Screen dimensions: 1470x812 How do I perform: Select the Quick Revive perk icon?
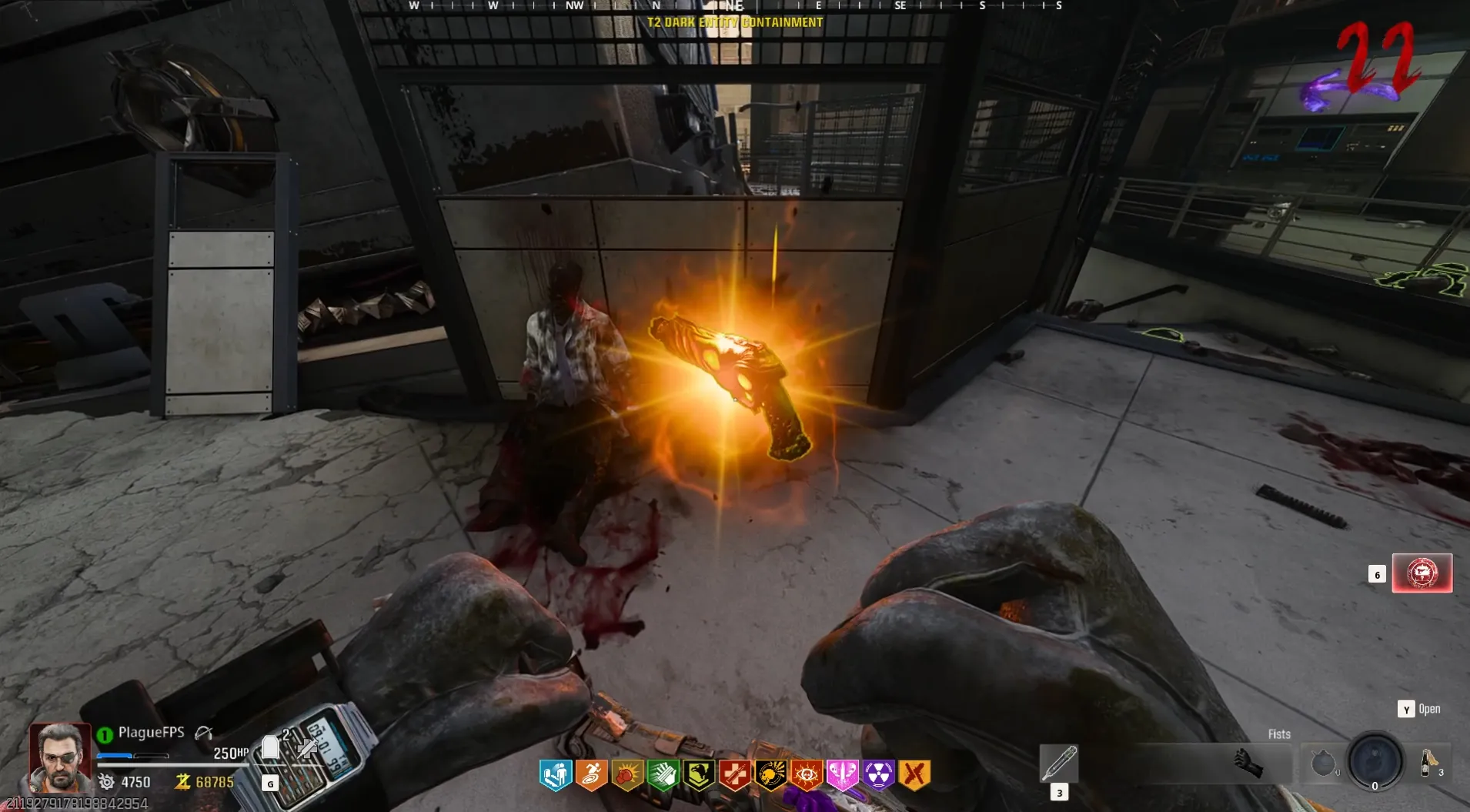[735, 775]
